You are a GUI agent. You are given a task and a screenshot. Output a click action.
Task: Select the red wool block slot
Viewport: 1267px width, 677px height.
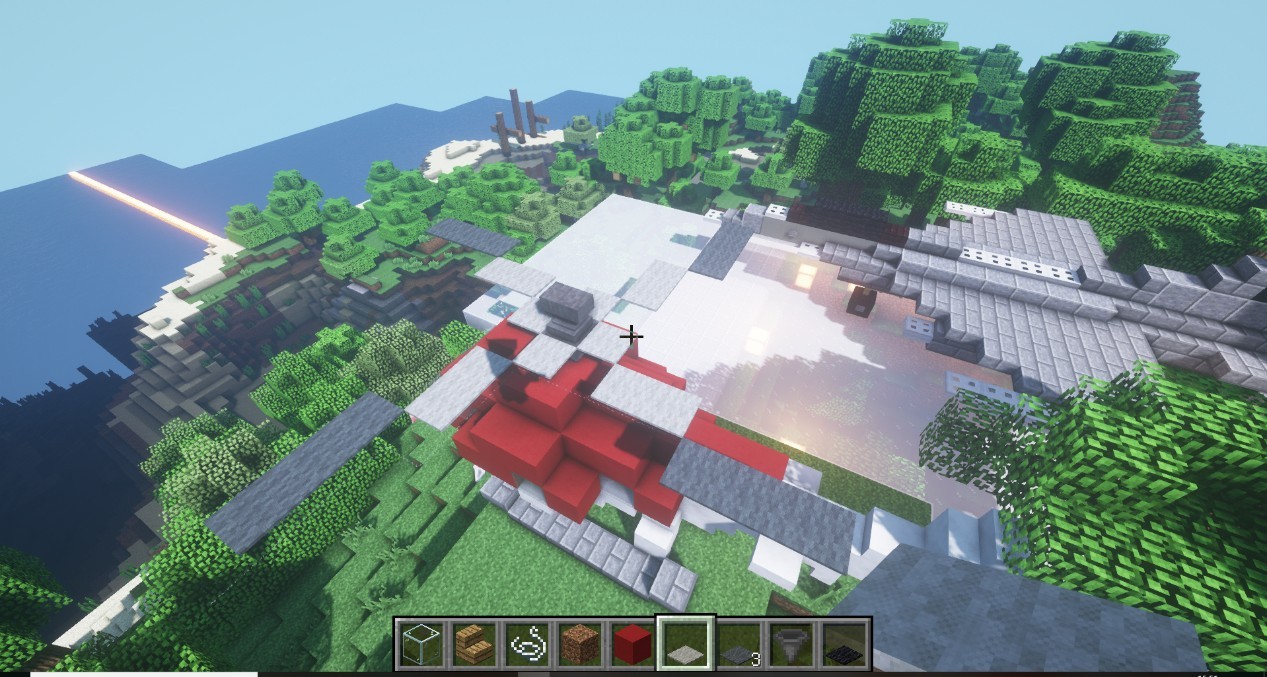click(x=631, y=644)
